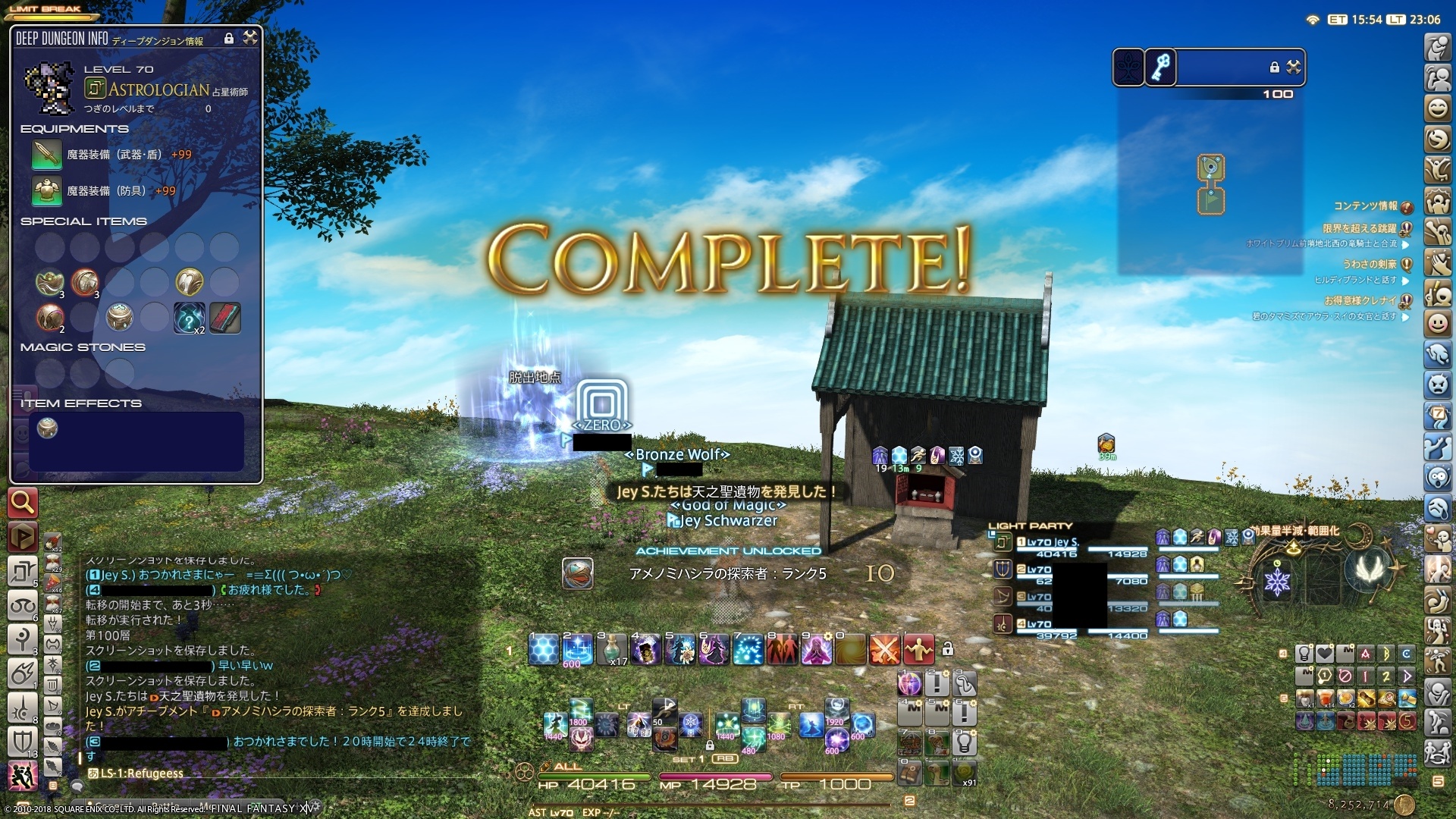Use the question-mark special item

click(x=188, y=318)
